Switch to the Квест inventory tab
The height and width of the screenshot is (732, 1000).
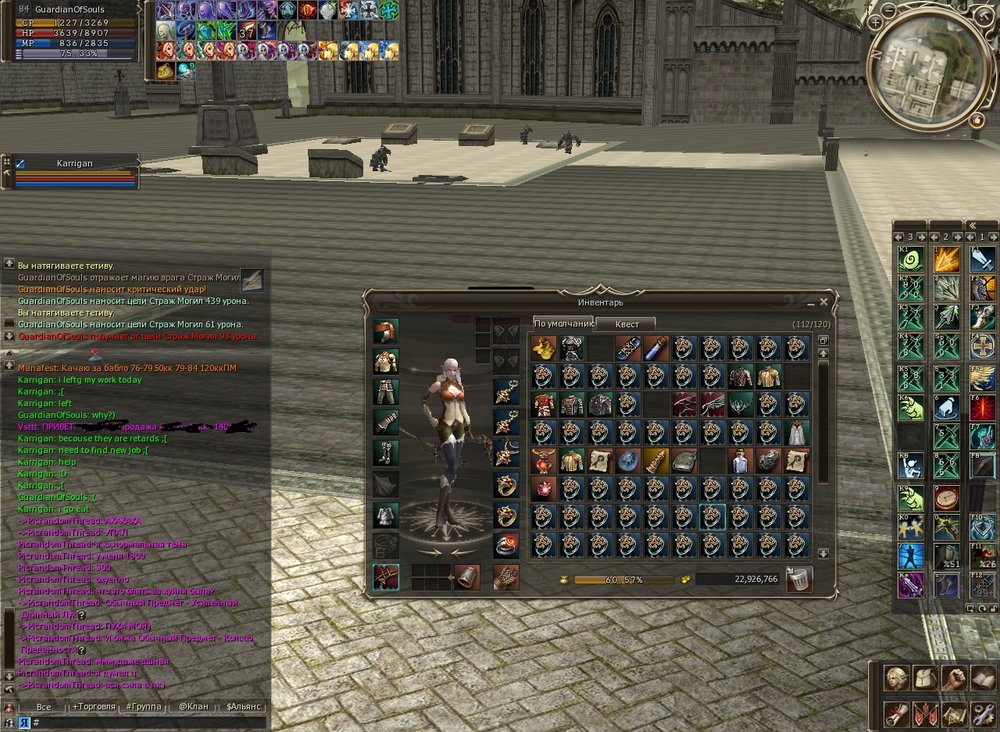[x=626, y=323]
